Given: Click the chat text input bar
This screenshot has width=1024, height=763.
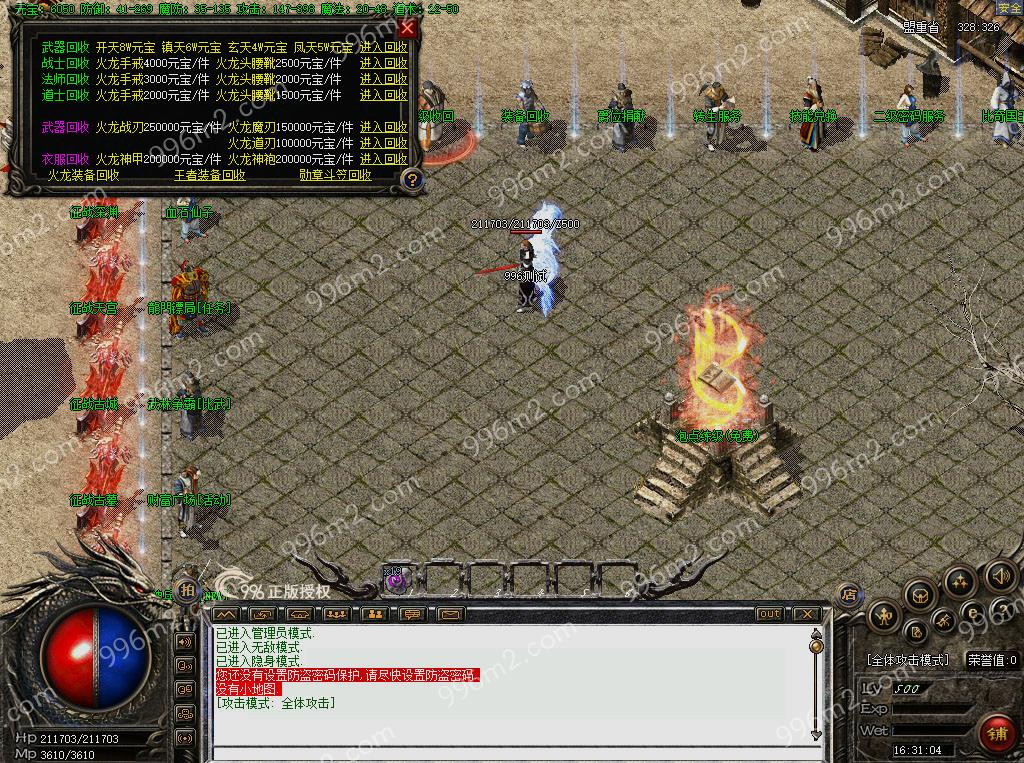Looking at the screenshot, I should (510, 751).
